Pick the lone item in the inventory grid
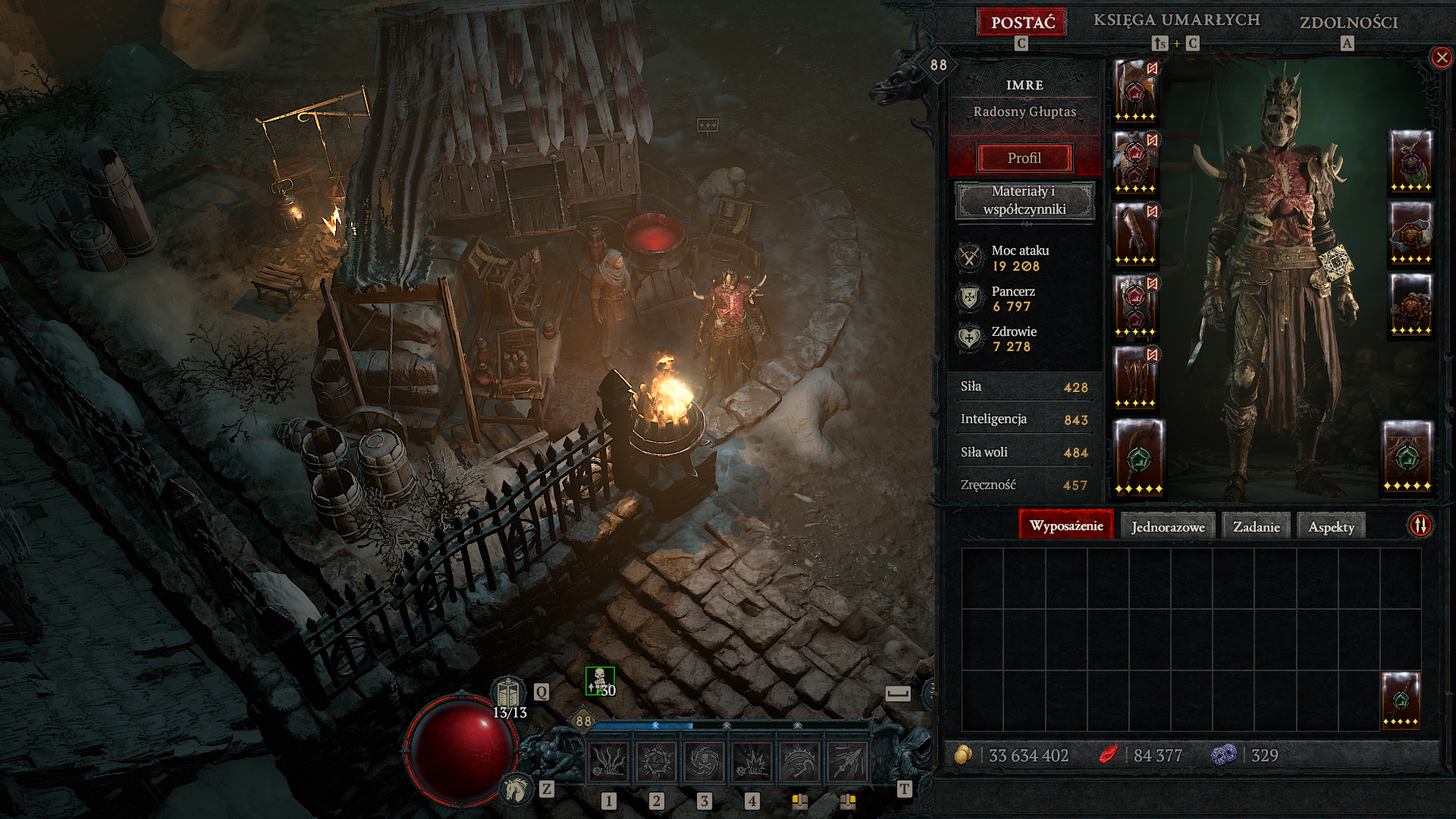Screen dimensions: 1456x819 1400,698
